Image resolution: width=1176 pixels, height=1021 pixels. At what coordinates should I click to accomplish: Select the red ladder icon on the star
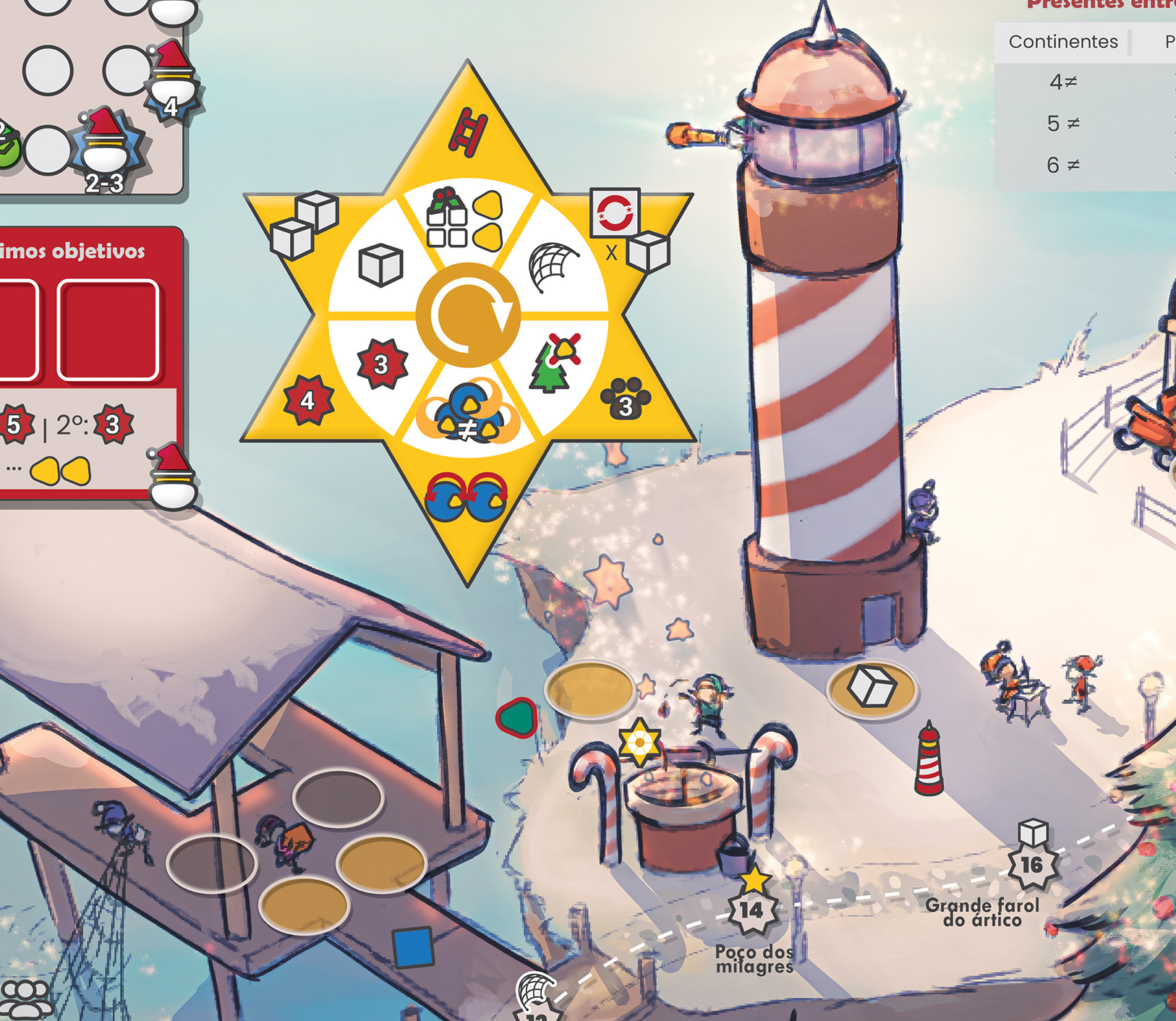click(468, 132)
